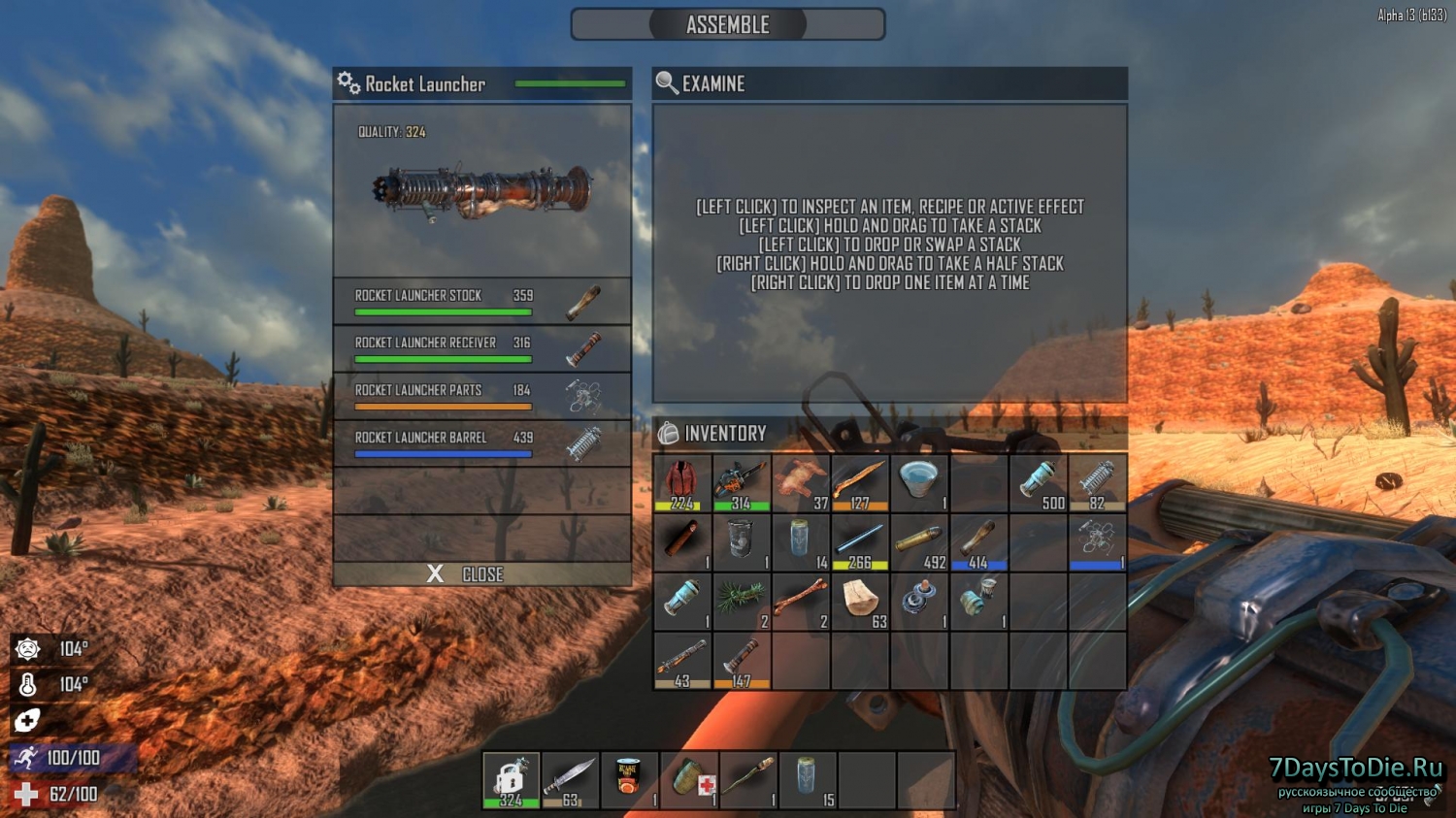Click the Assemble button at the top
Screen dimensions: 1456x818
(727, 25)
